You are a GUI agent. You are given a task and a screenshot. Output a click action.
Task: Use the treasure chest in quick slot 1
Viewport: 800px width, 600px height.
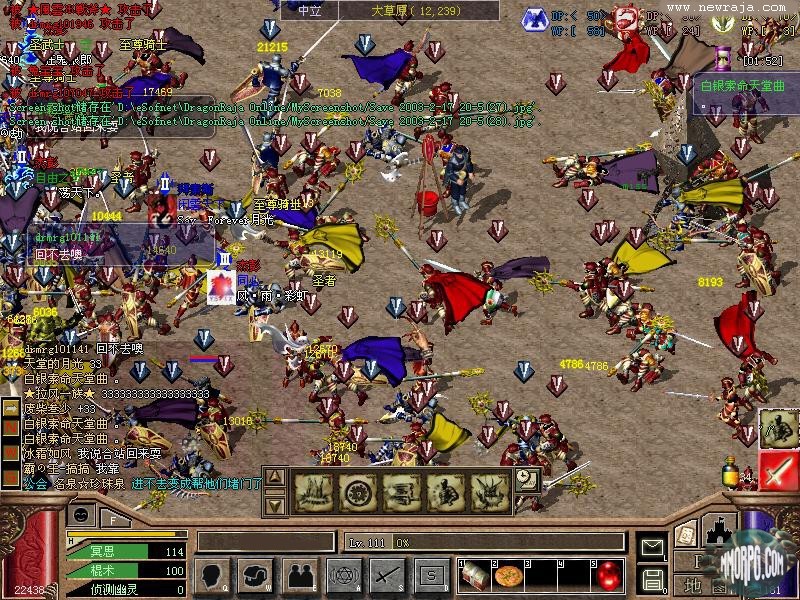(x=476, y=575)
